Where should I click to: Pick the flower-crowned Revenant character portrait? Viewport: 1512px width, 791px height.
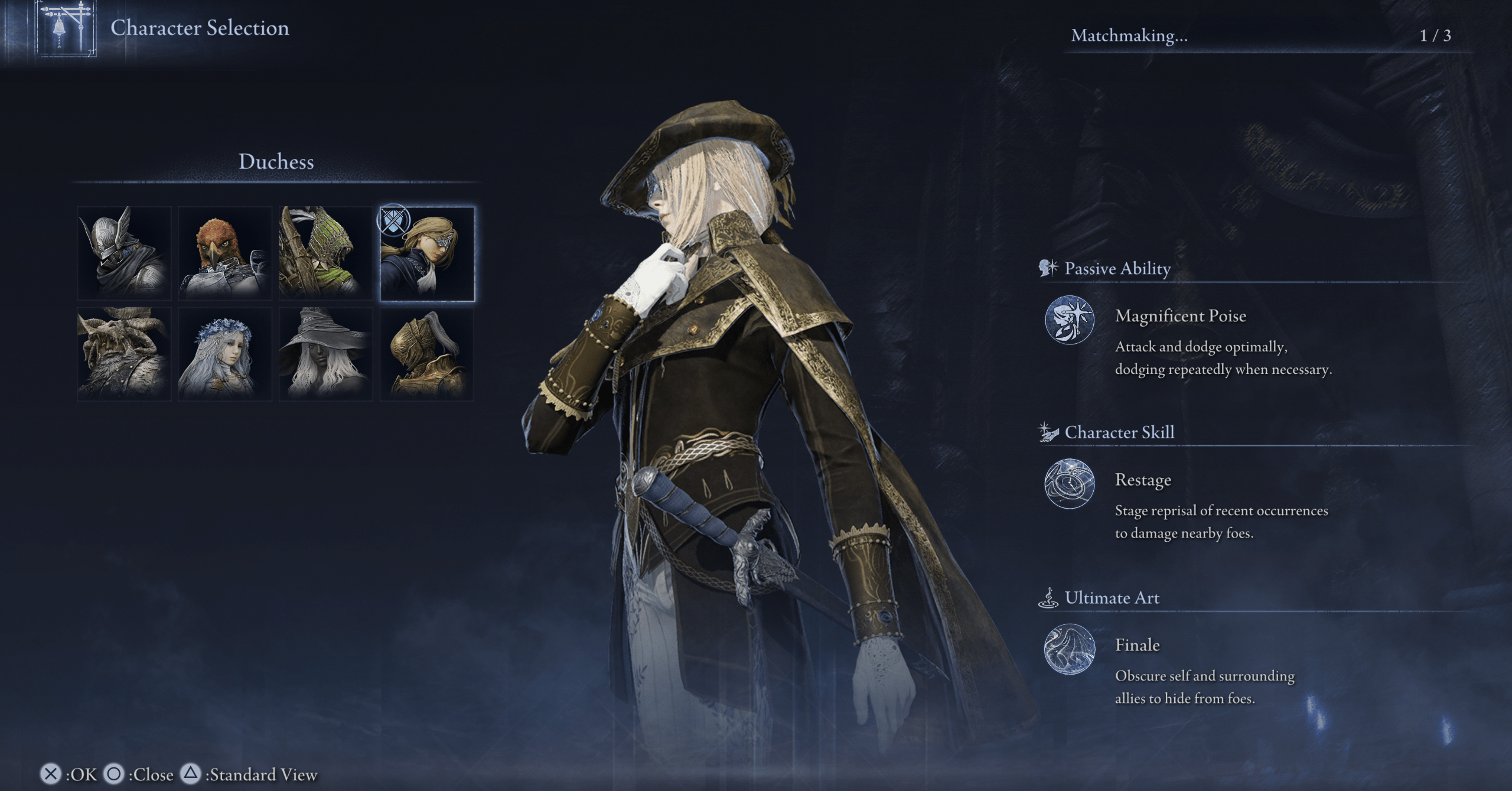224,353
